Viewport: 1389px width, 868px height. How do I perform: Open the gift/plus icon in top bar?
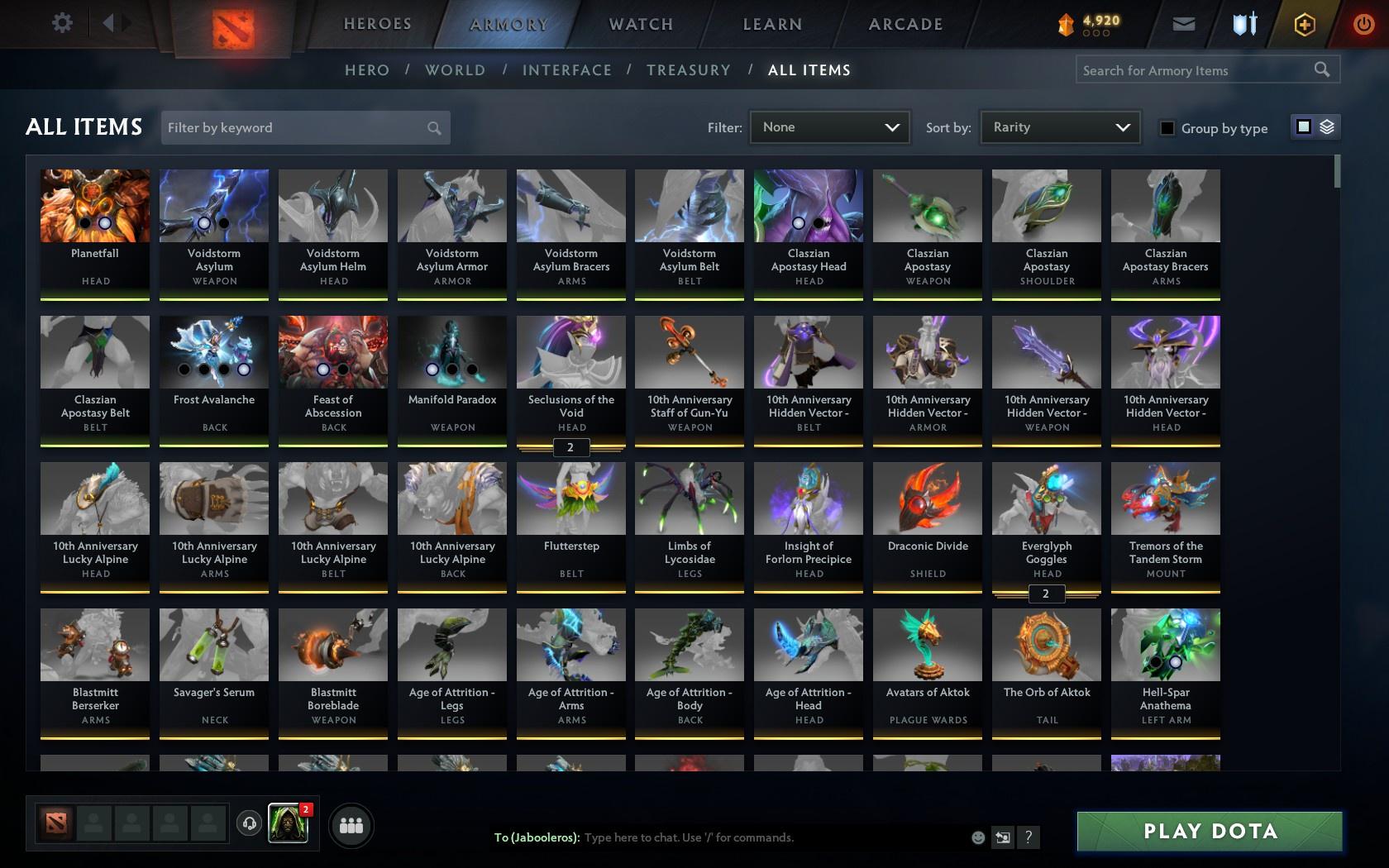pyautogui.click(x=1304, y=23)
